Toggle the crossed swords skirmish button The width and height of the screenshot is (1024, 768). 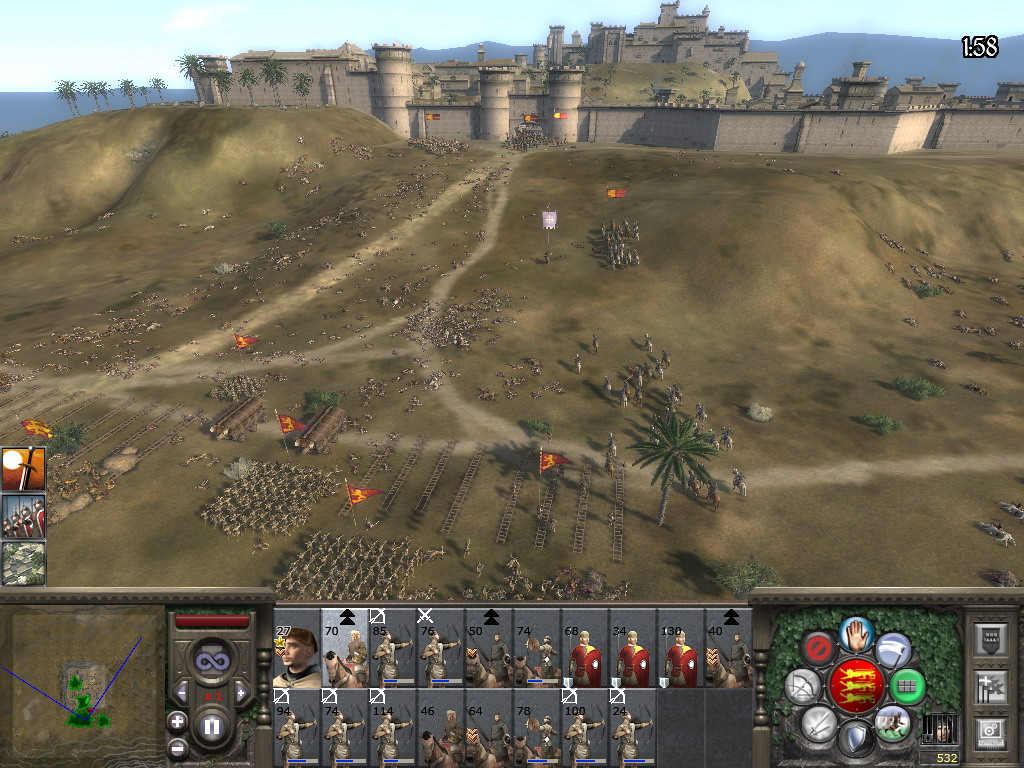tap(819, 723)
